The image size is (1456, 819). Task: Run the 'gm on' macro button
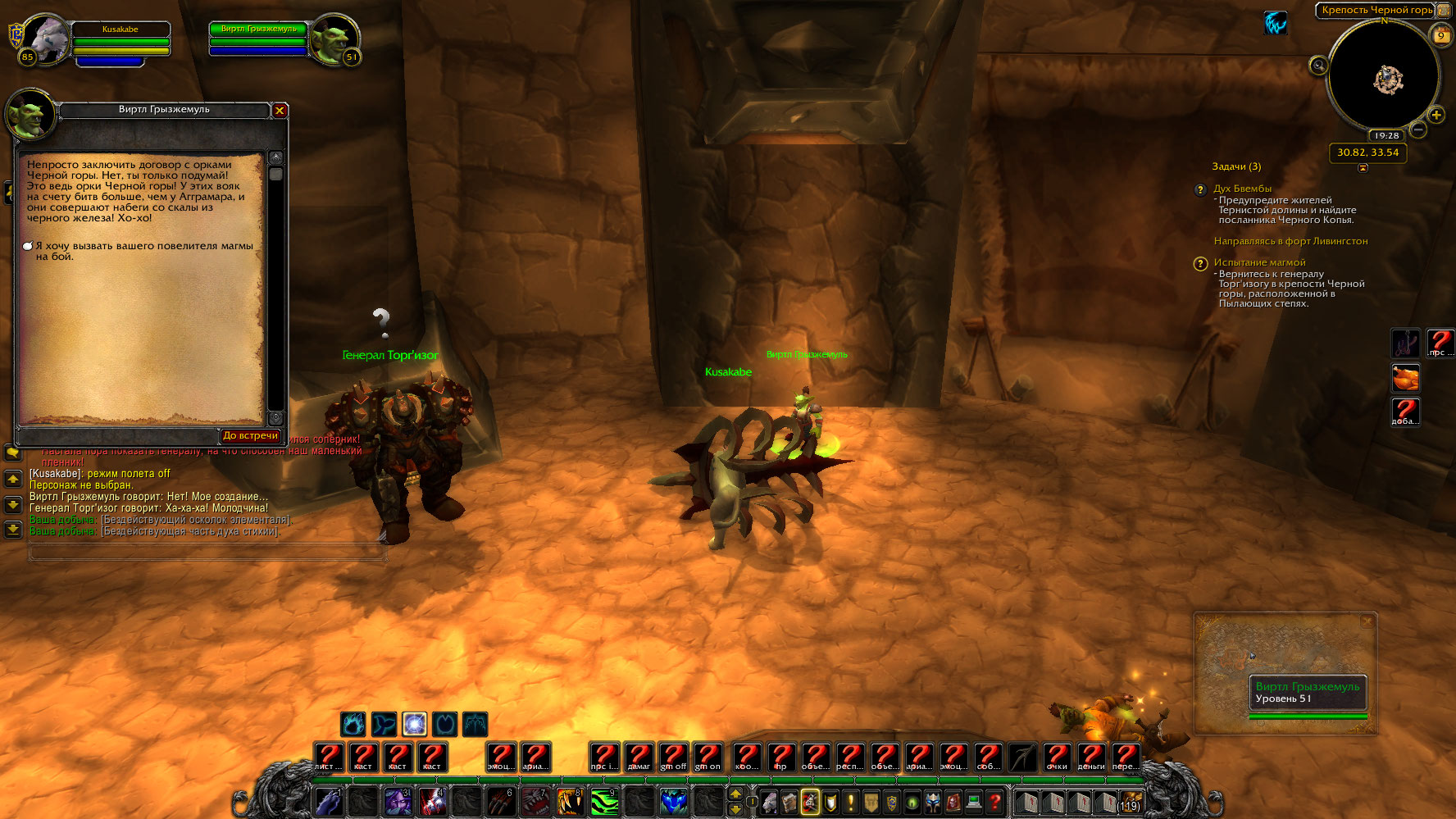pos(708,757)
